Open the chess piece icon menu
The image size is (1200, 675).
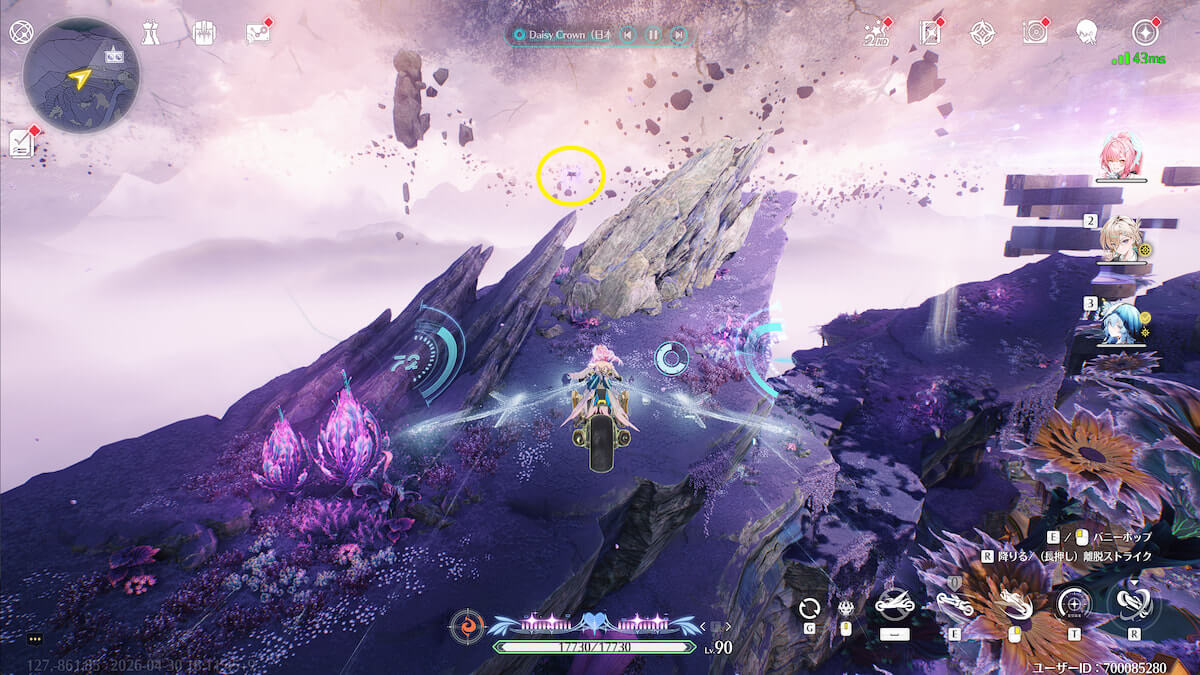pos(150,32)
